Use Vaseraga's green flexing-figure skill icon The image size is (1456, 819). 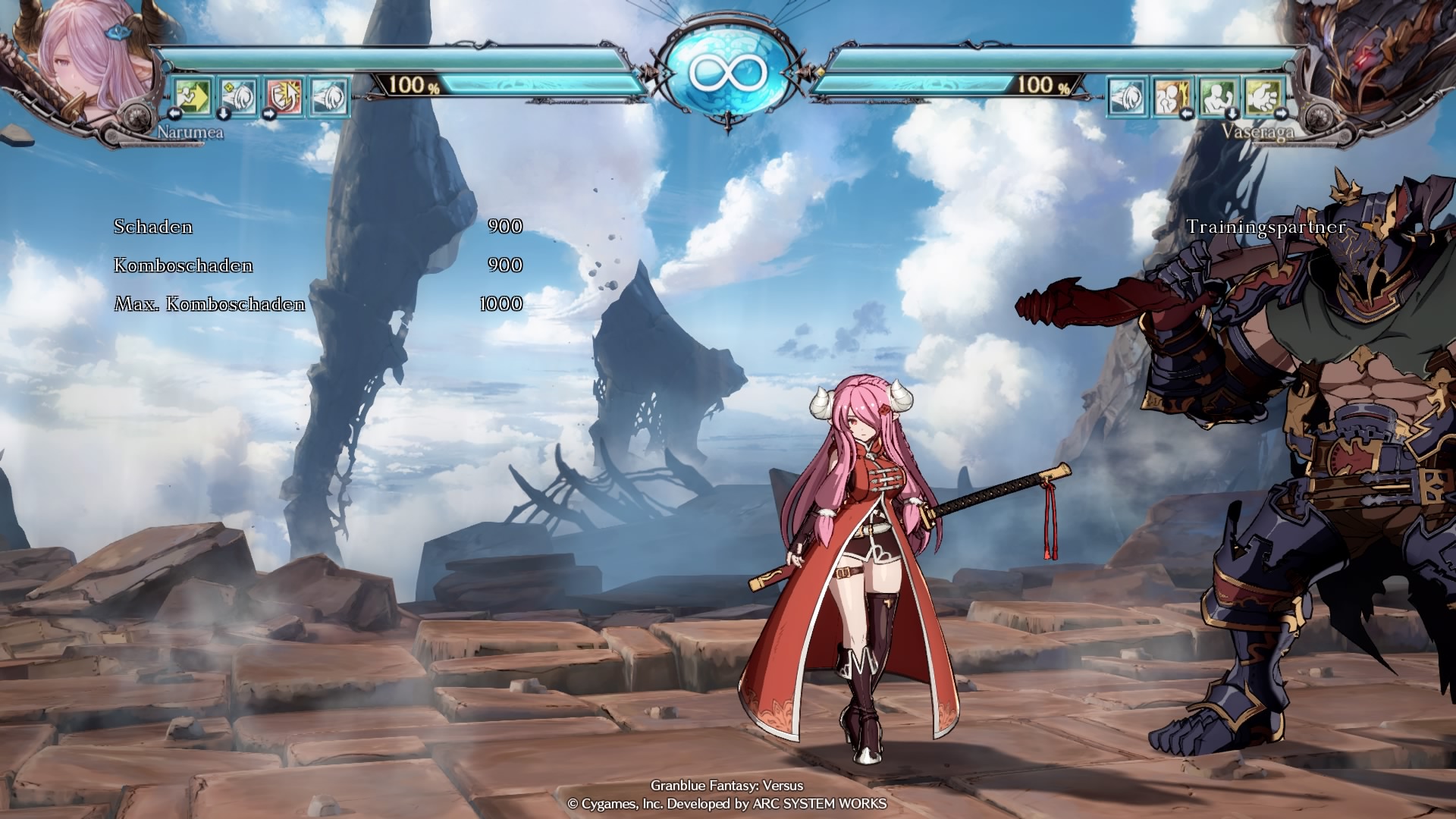click(1218, 96)
